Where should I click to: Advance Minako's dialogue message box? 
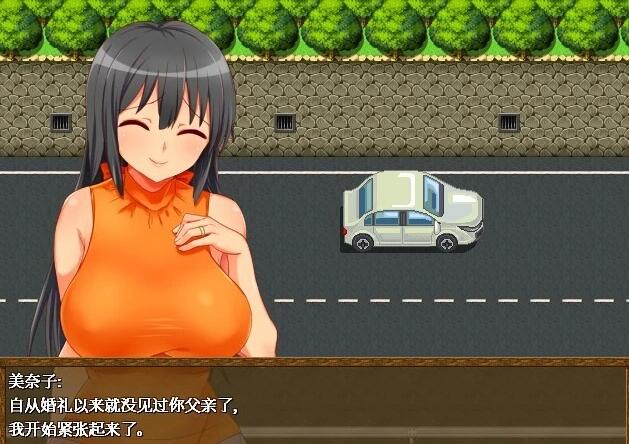point(314,402)
